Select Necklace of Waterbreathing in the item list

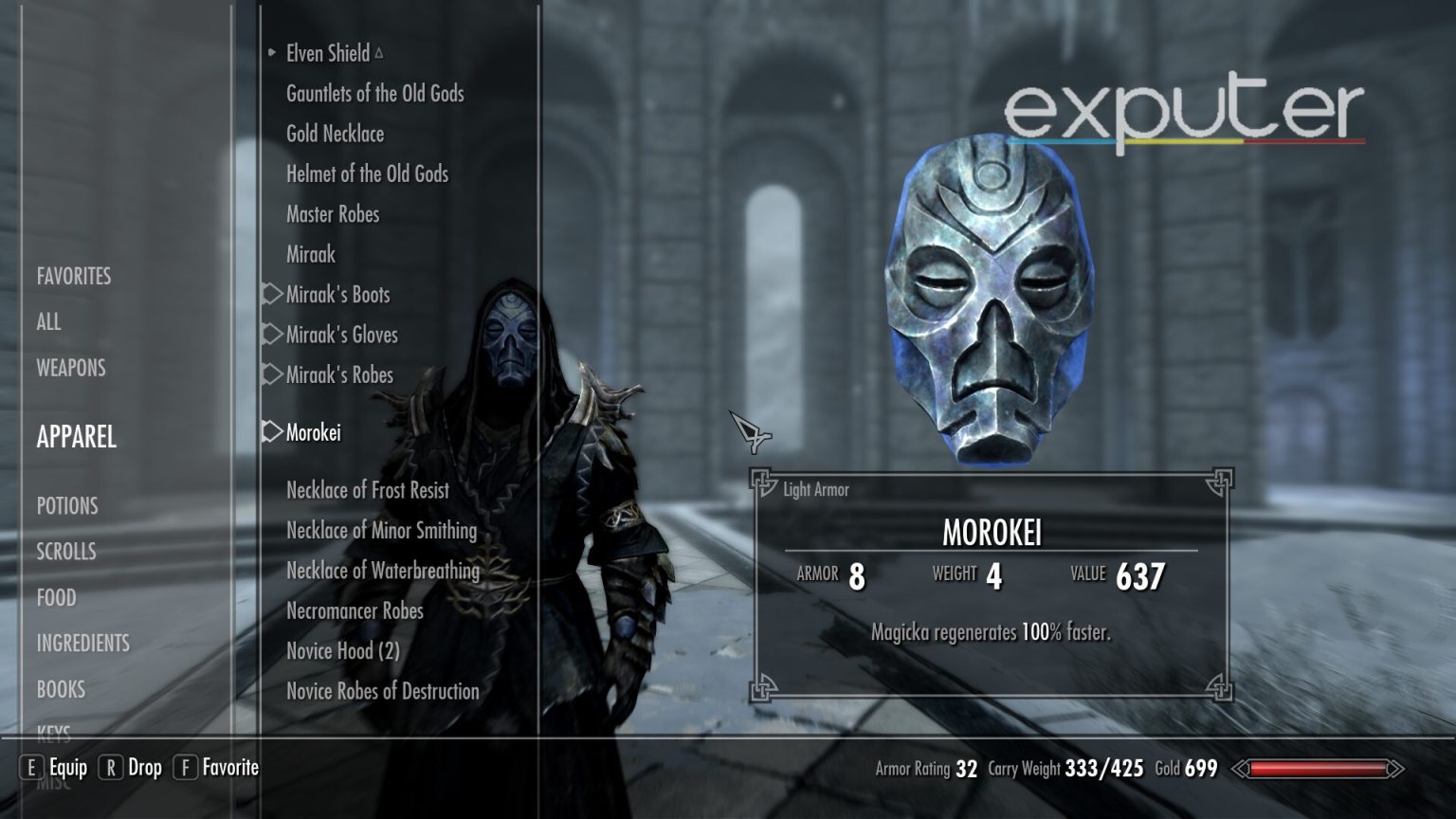pos(383,571)
